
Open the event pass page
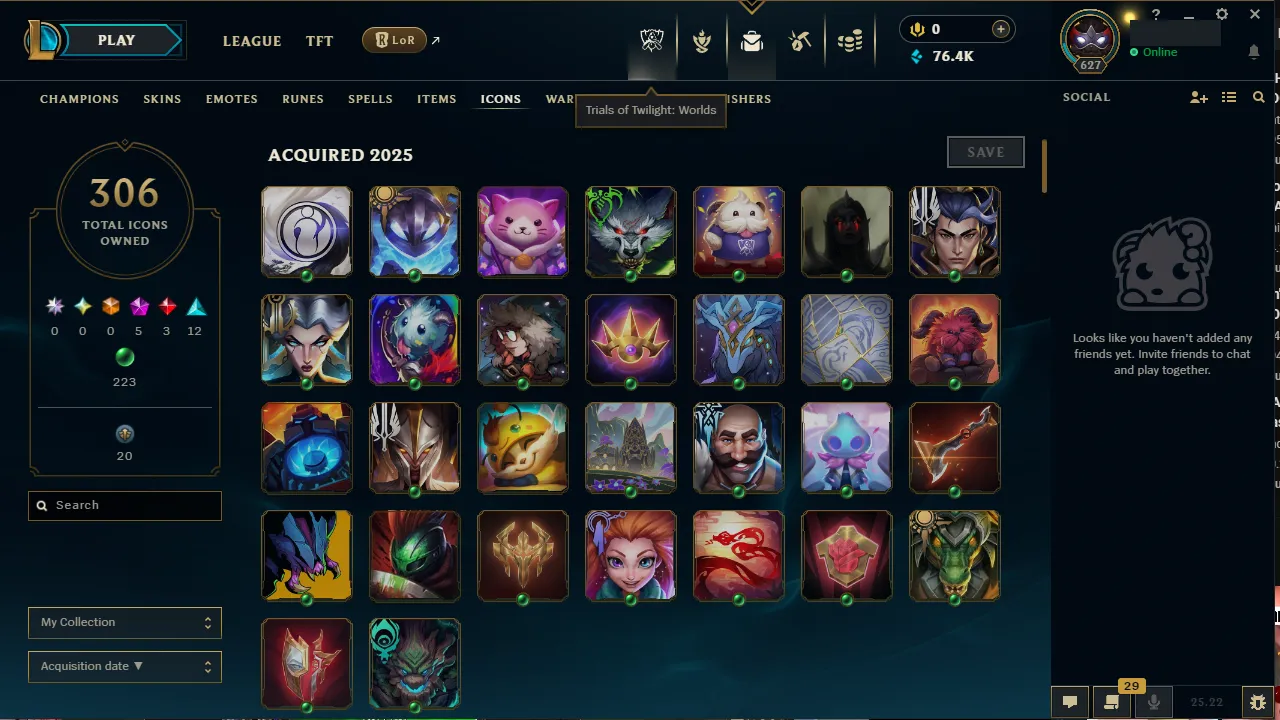click(702, 41)
